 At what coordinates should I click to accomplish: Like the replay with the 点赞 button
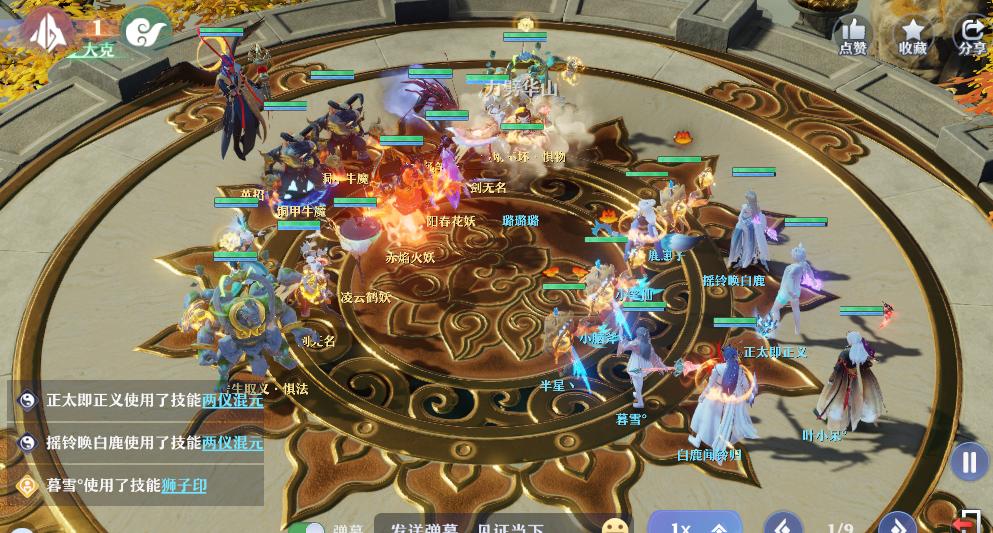(852, 35)
